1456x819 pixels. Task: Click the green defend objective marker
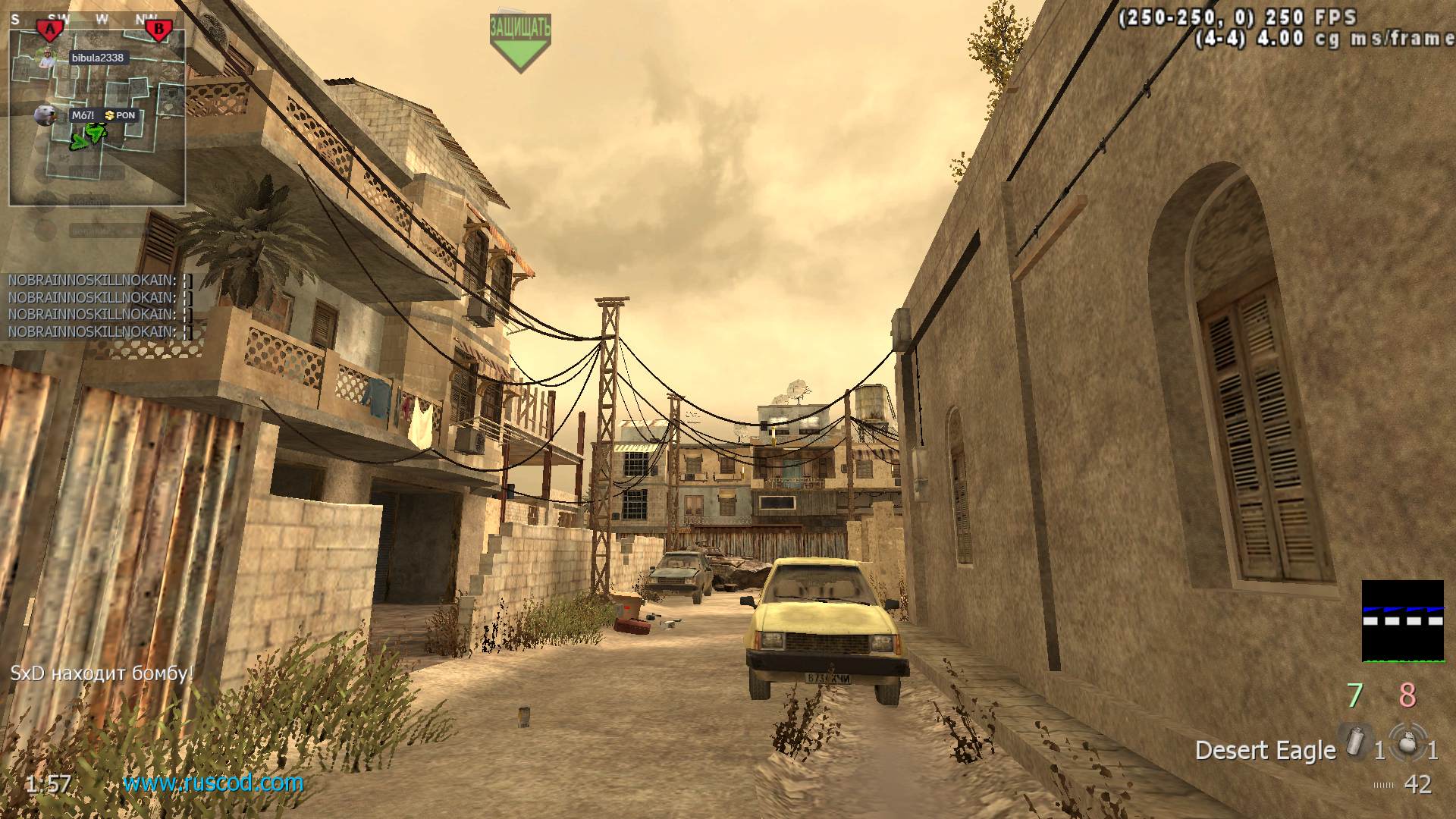(519, 42)
